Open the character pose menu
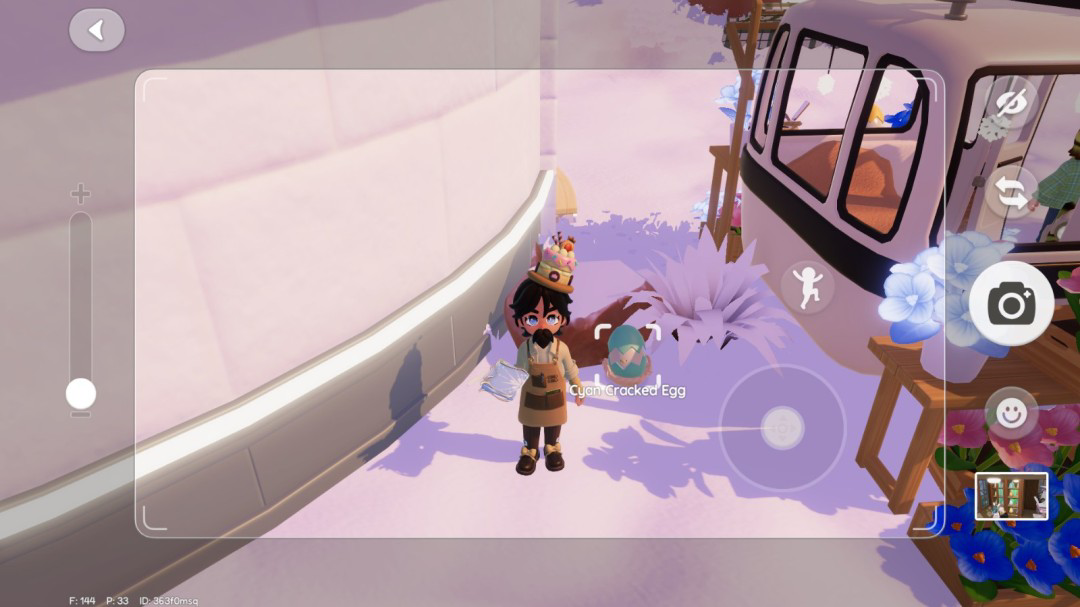1080x607 pixels. [808, 287]
